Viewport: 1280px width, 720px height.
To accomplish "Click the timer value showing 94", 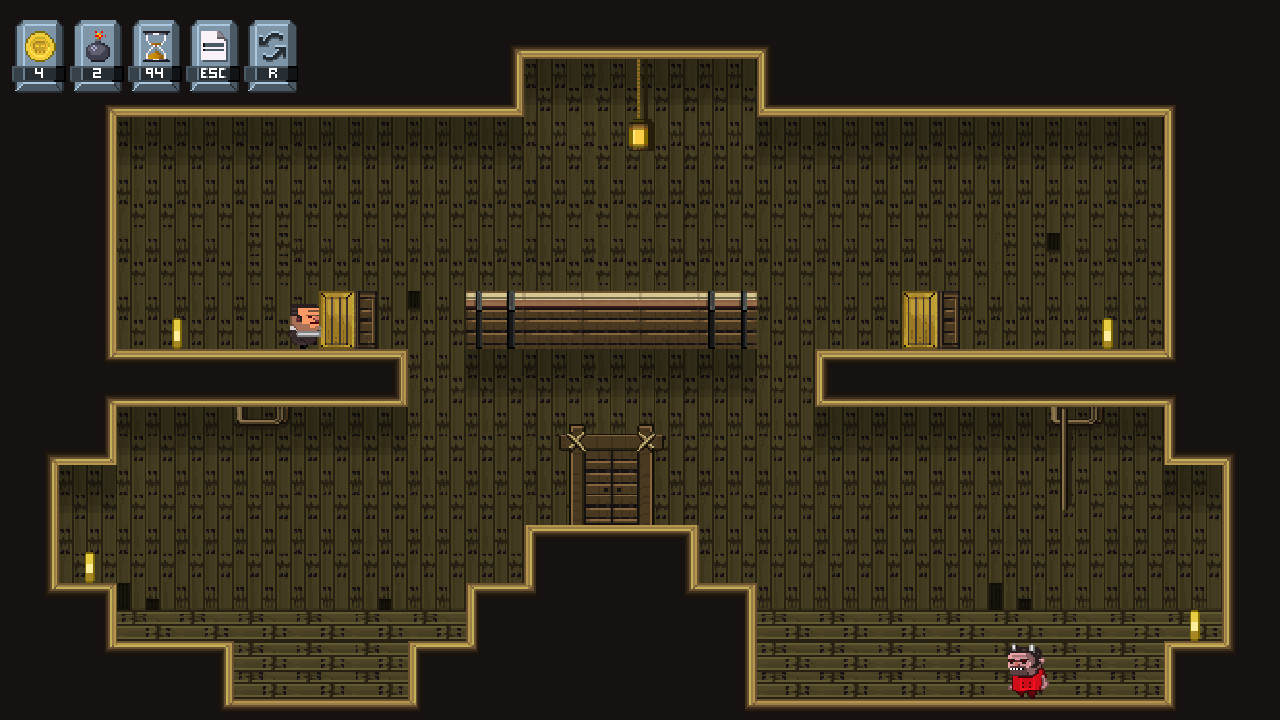I will coord(154,71).
